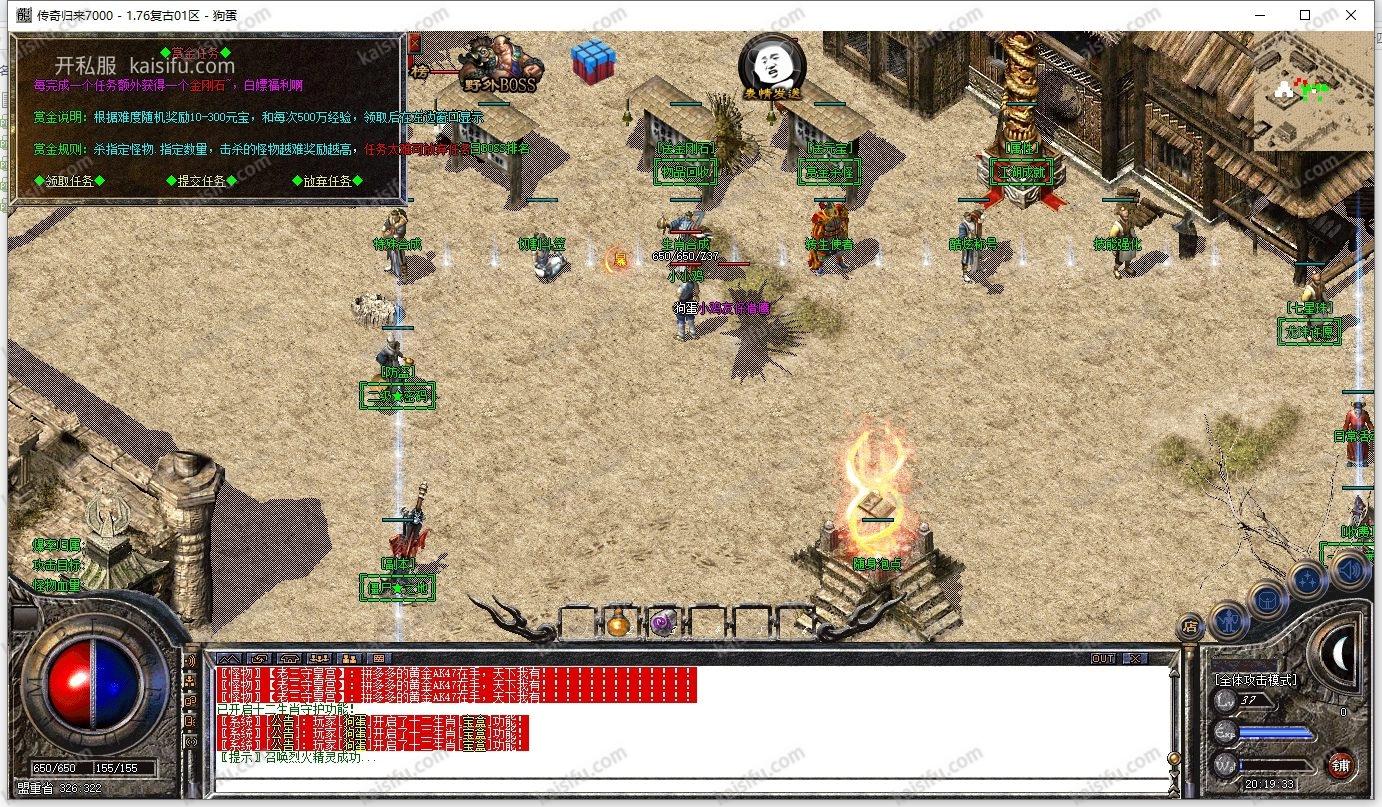Screen dimensions: 1382x807
Task: Click the minimap in the corner
Action: pyautogui.click(x=1313, y=92)
